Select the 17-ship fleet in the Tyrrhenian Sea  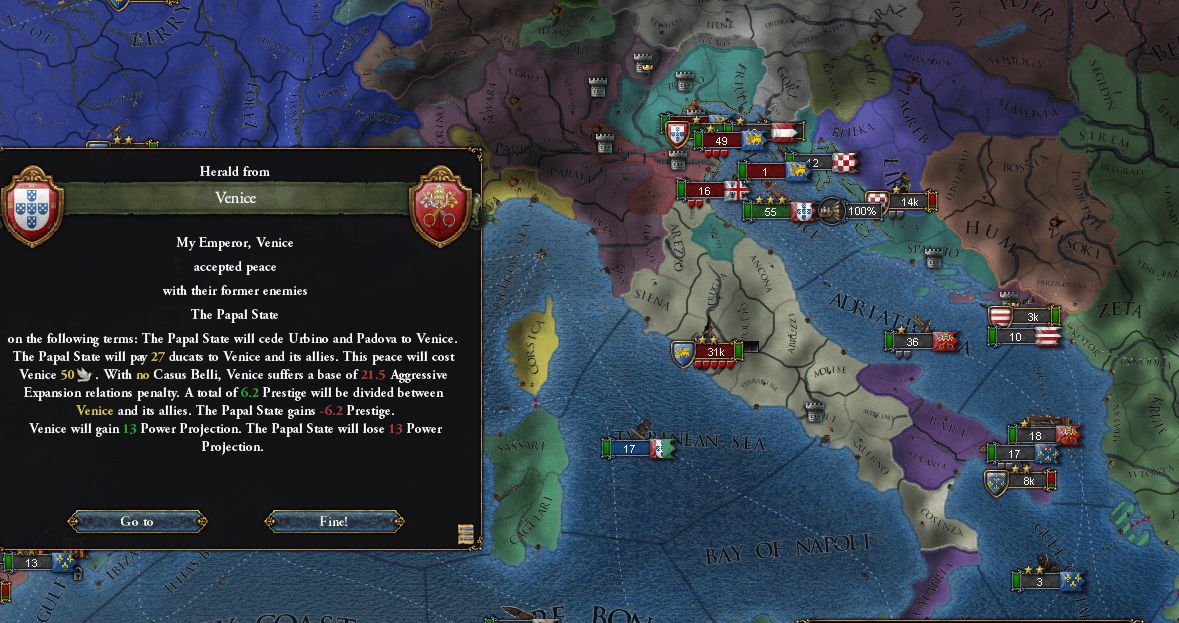click(630, 449)
